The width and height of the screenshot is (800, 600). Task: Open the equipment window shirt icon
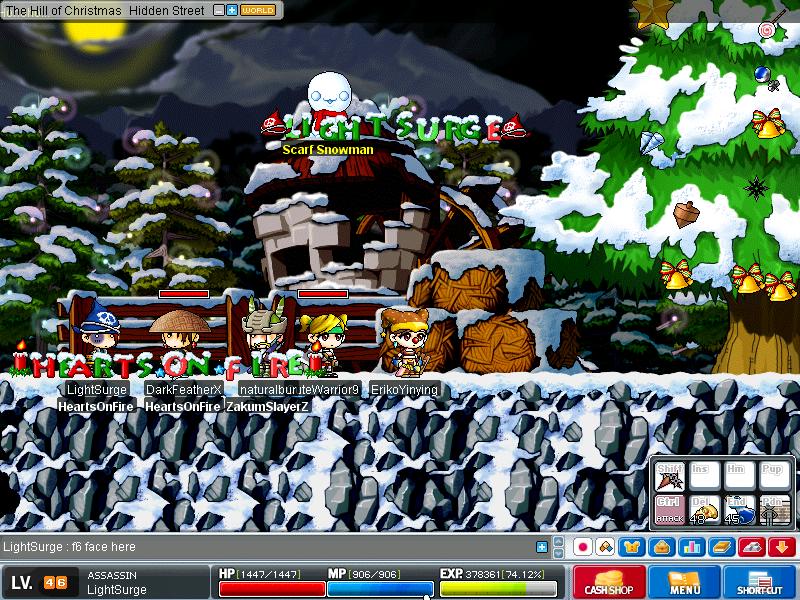click(x=633, y=547)
